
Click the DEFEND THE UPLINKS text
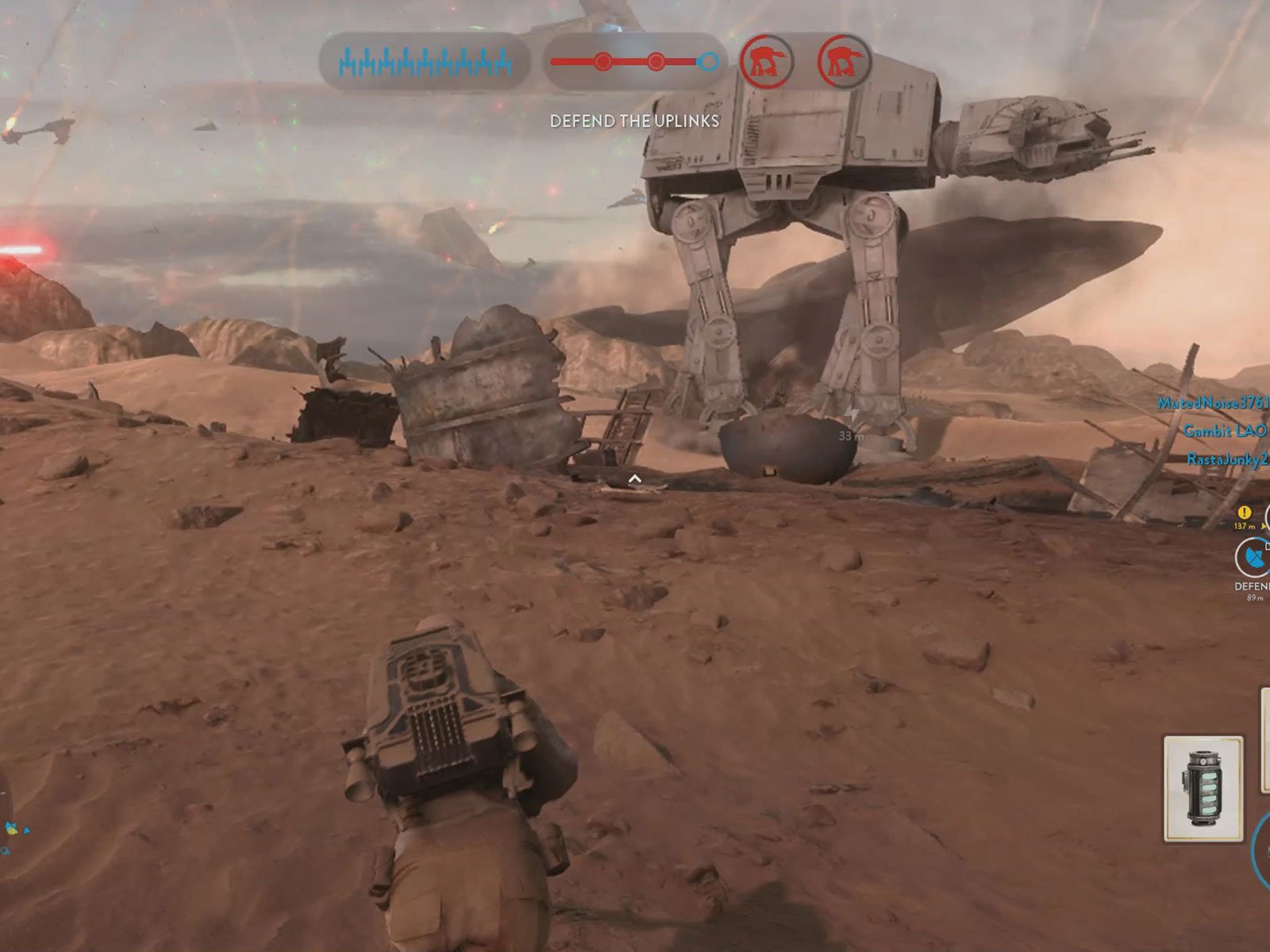pyautogui.click(x=635, y=122)
